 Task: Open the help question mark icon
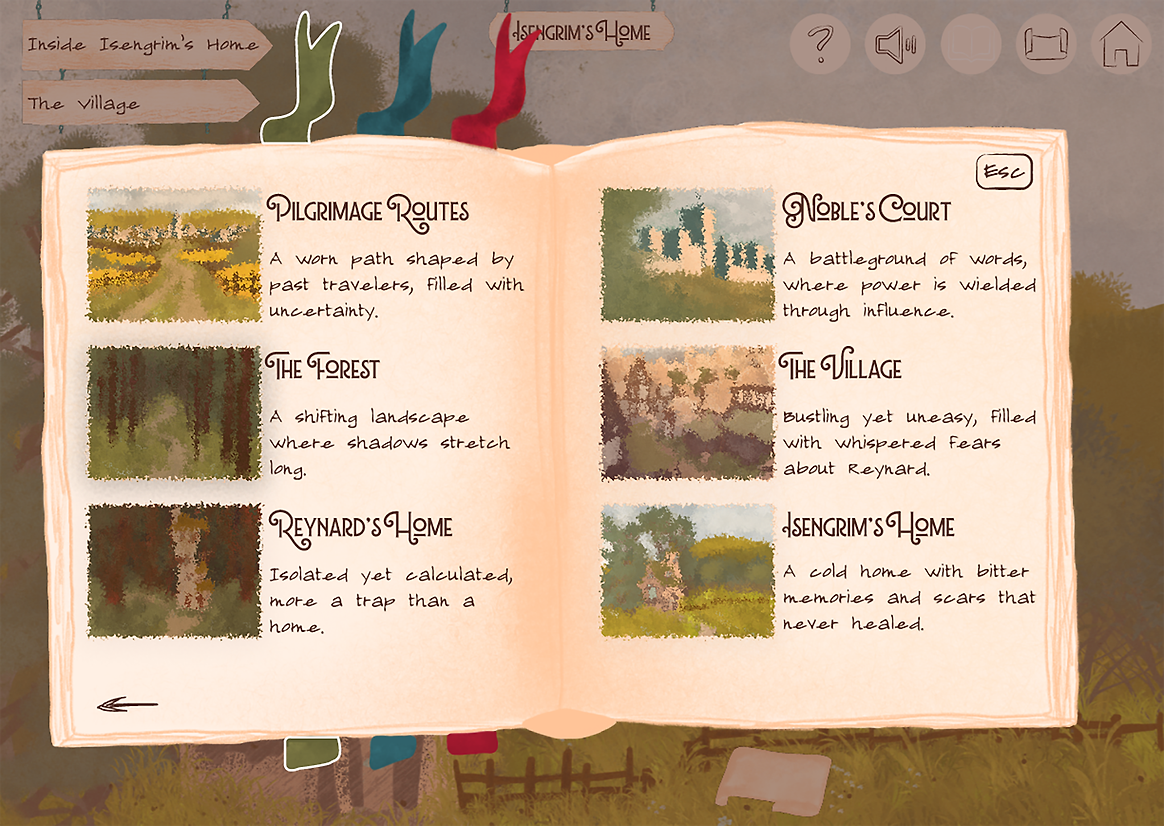pos(820,45)
